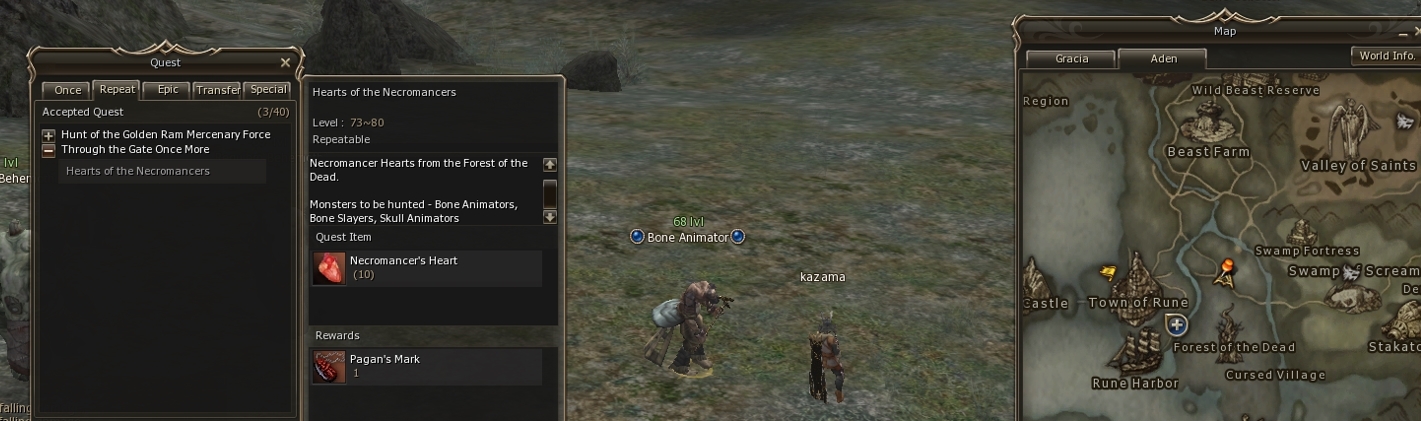Select Hearts of the Necromancers quest entry
Screen dimensions: 1421x421
(x=138, y=171)
